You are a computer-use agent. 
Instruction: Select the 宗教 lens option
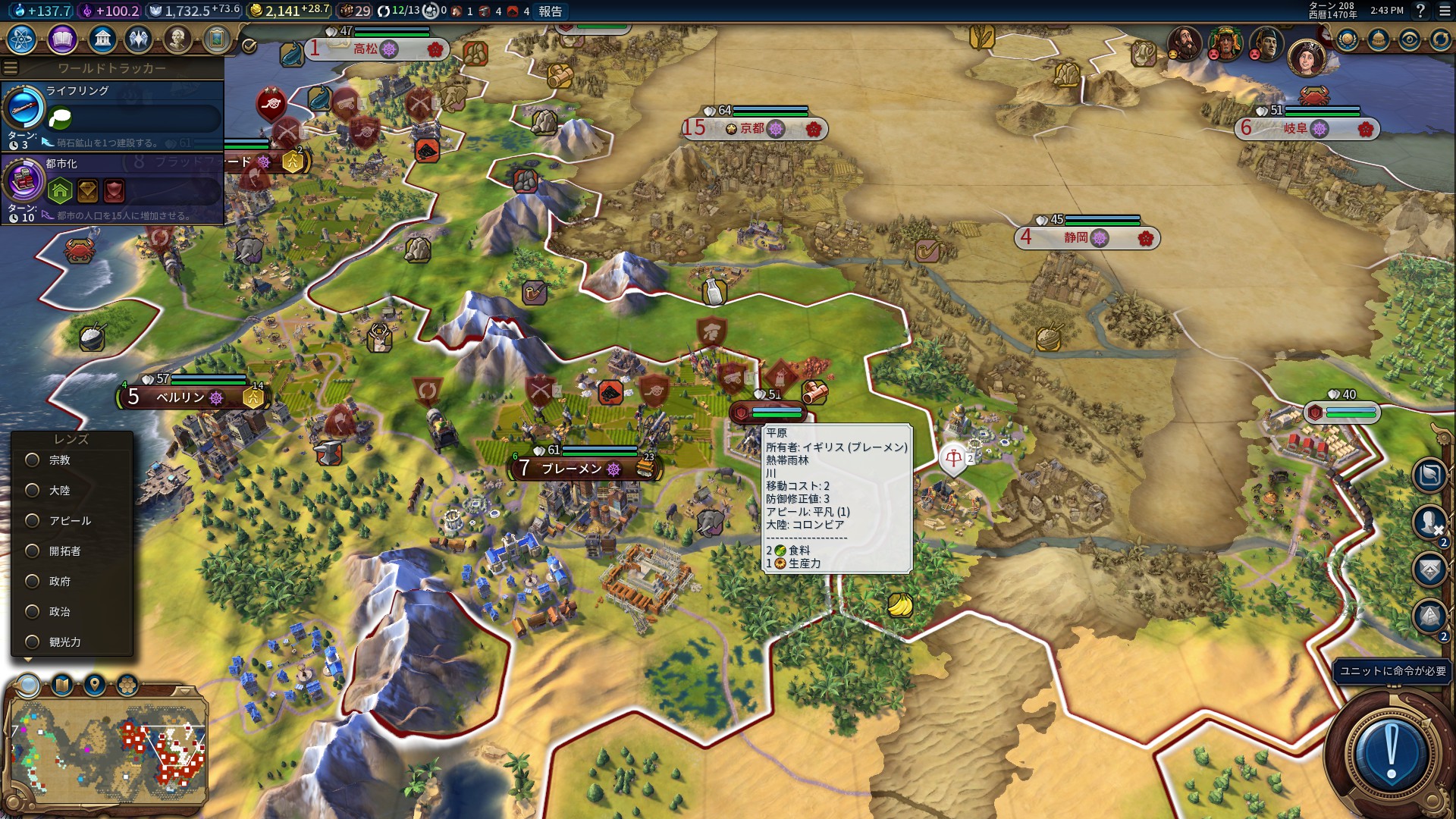(x=33, y=460)
